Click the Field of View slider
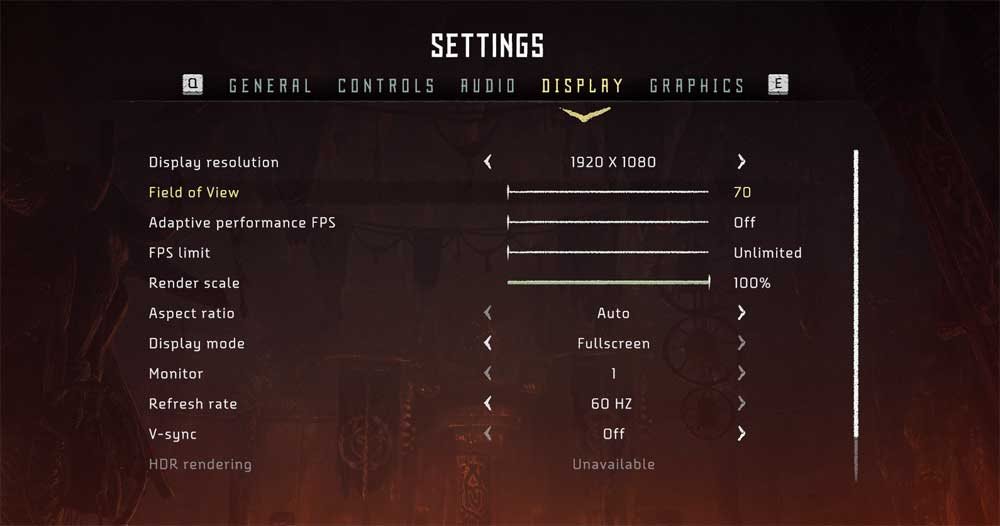 pos(608,192)
